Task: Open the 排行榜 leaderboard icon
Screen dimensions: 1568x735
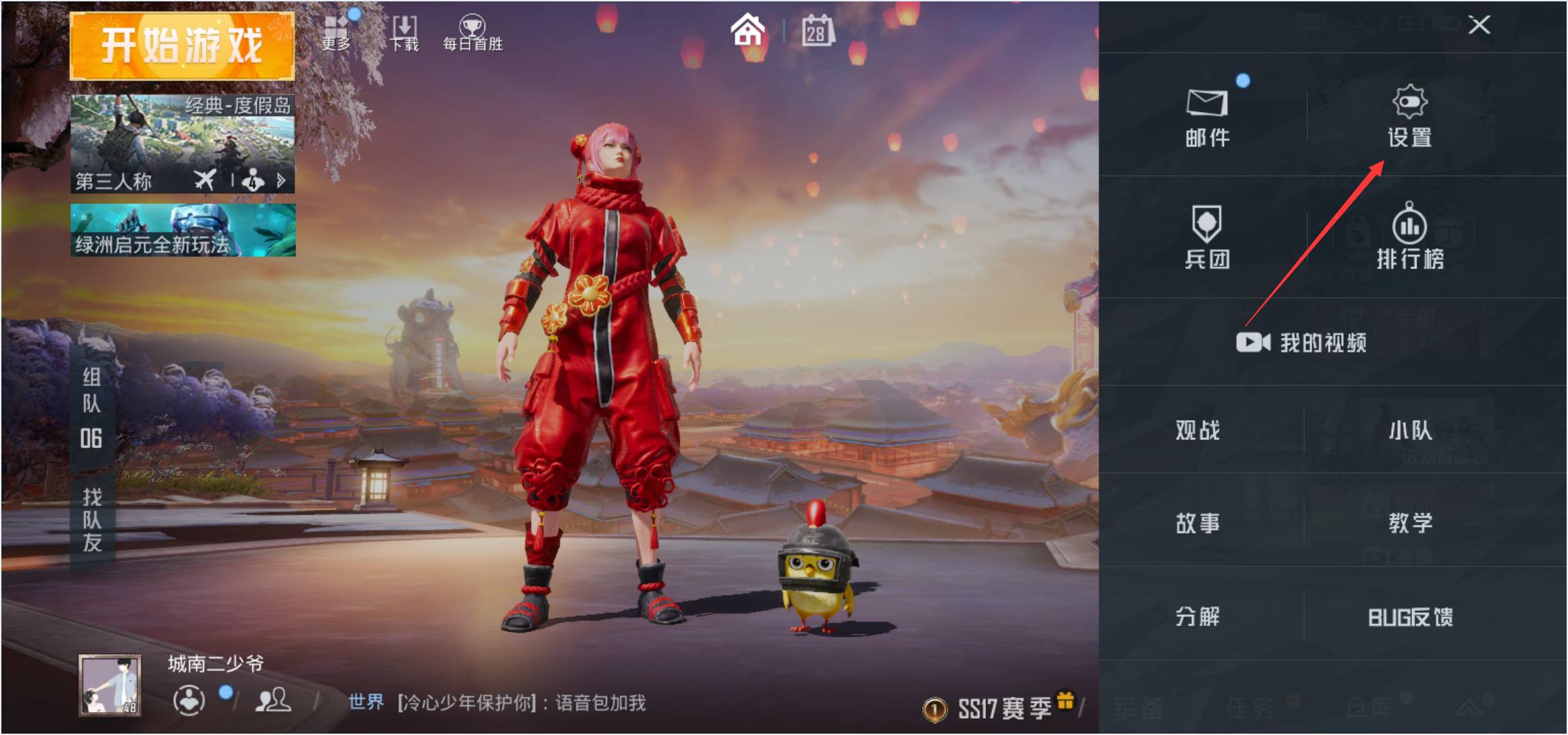Action: [x=1411, y=239]
